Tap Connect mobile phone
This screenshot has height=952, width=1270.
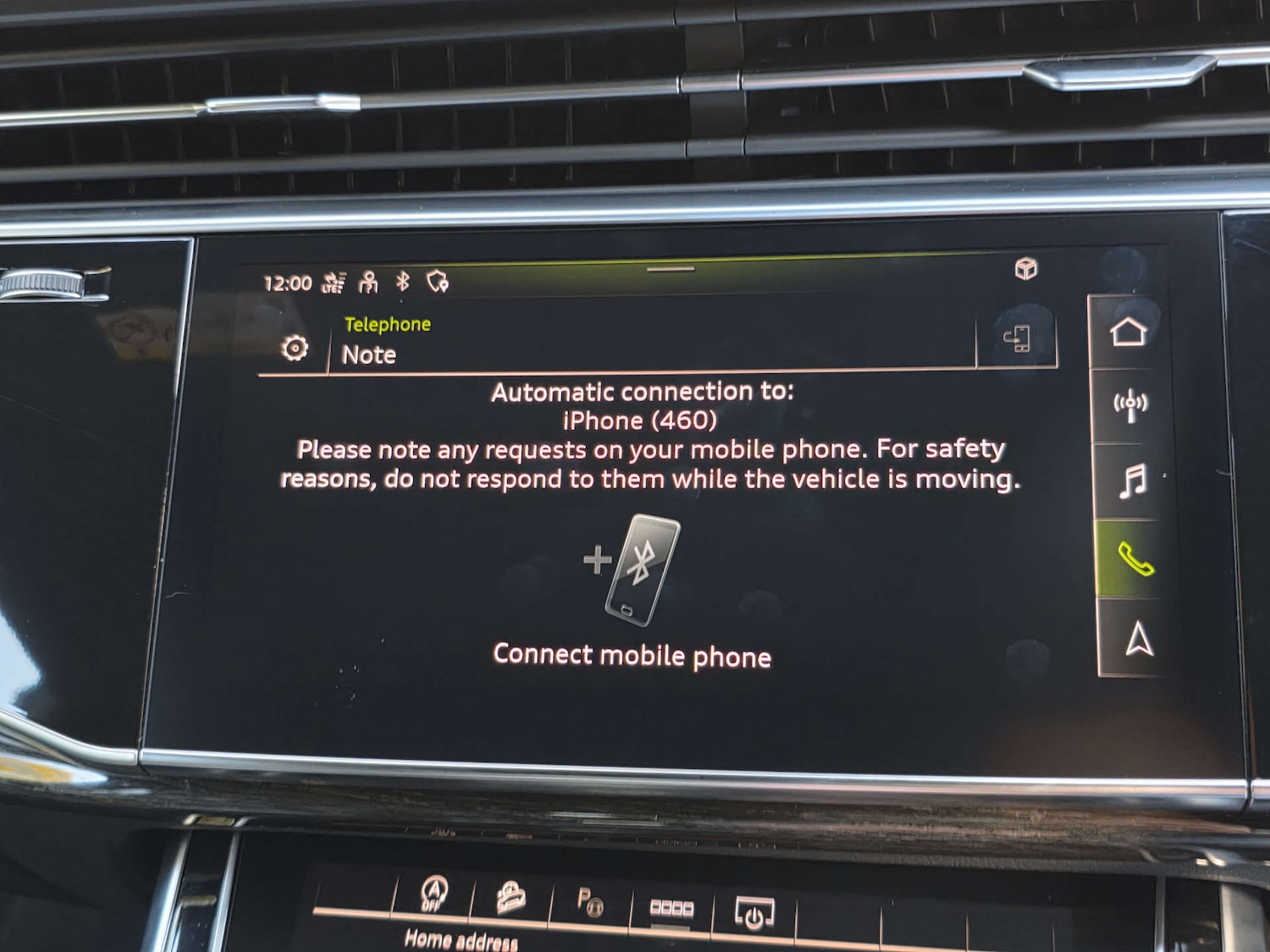(632, 655)
